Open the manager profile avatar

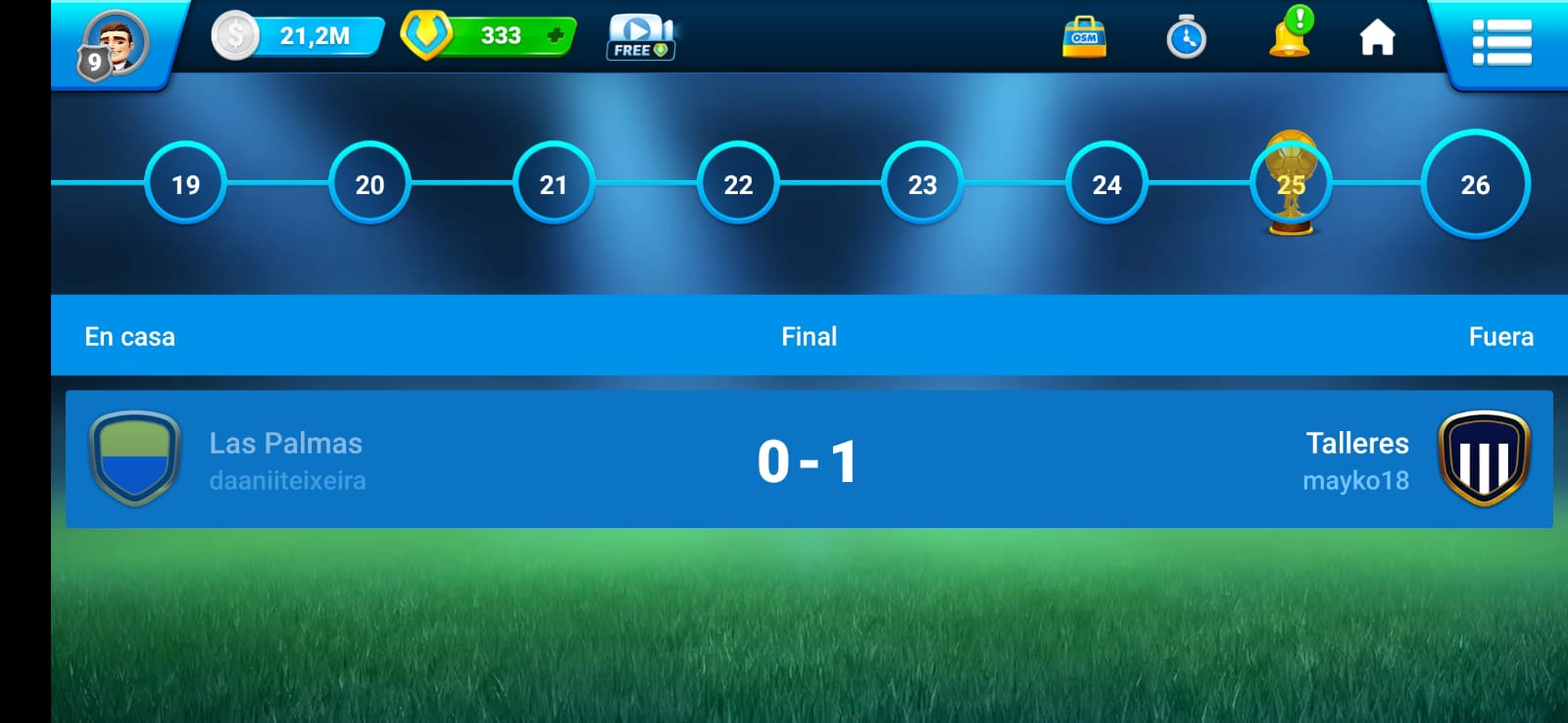pos(116,44)
